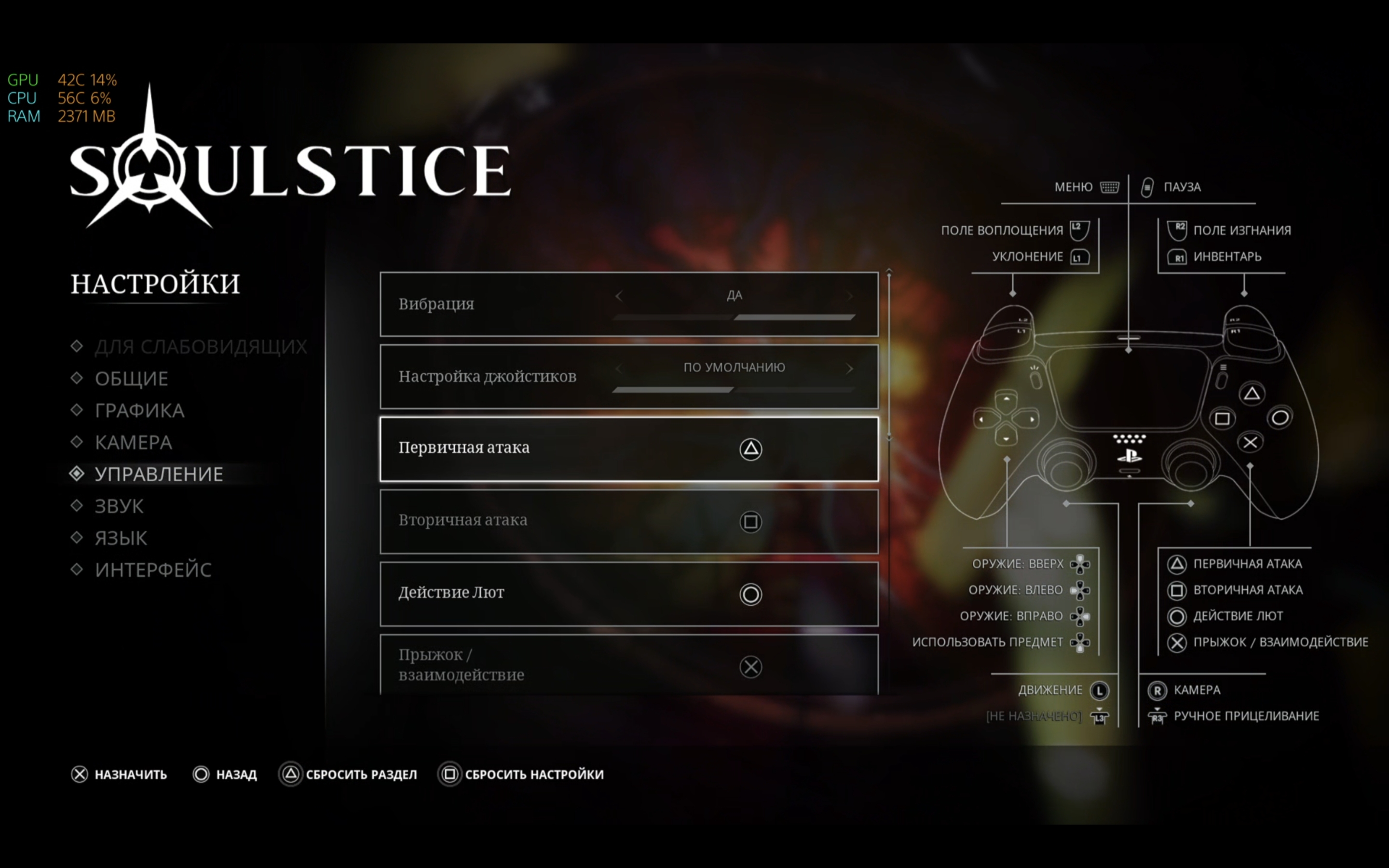Open the ИНТЕРФЕЙС settings
Viewport: 1389px width, 868px height.
point(153,570)
